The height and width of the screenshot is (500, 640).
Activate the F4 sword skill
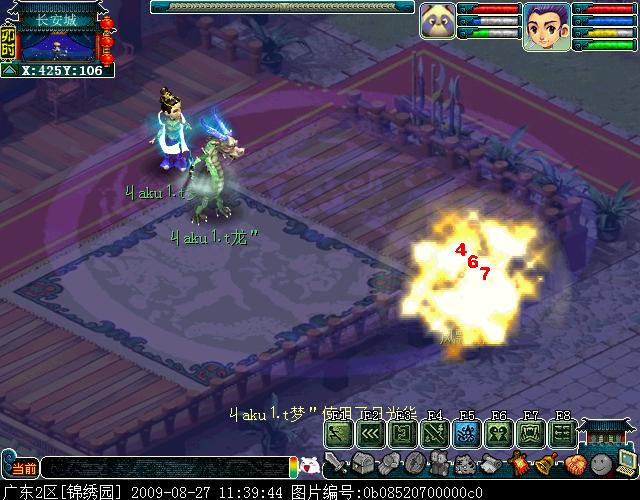pyautogui.click(x=434, y=433)
